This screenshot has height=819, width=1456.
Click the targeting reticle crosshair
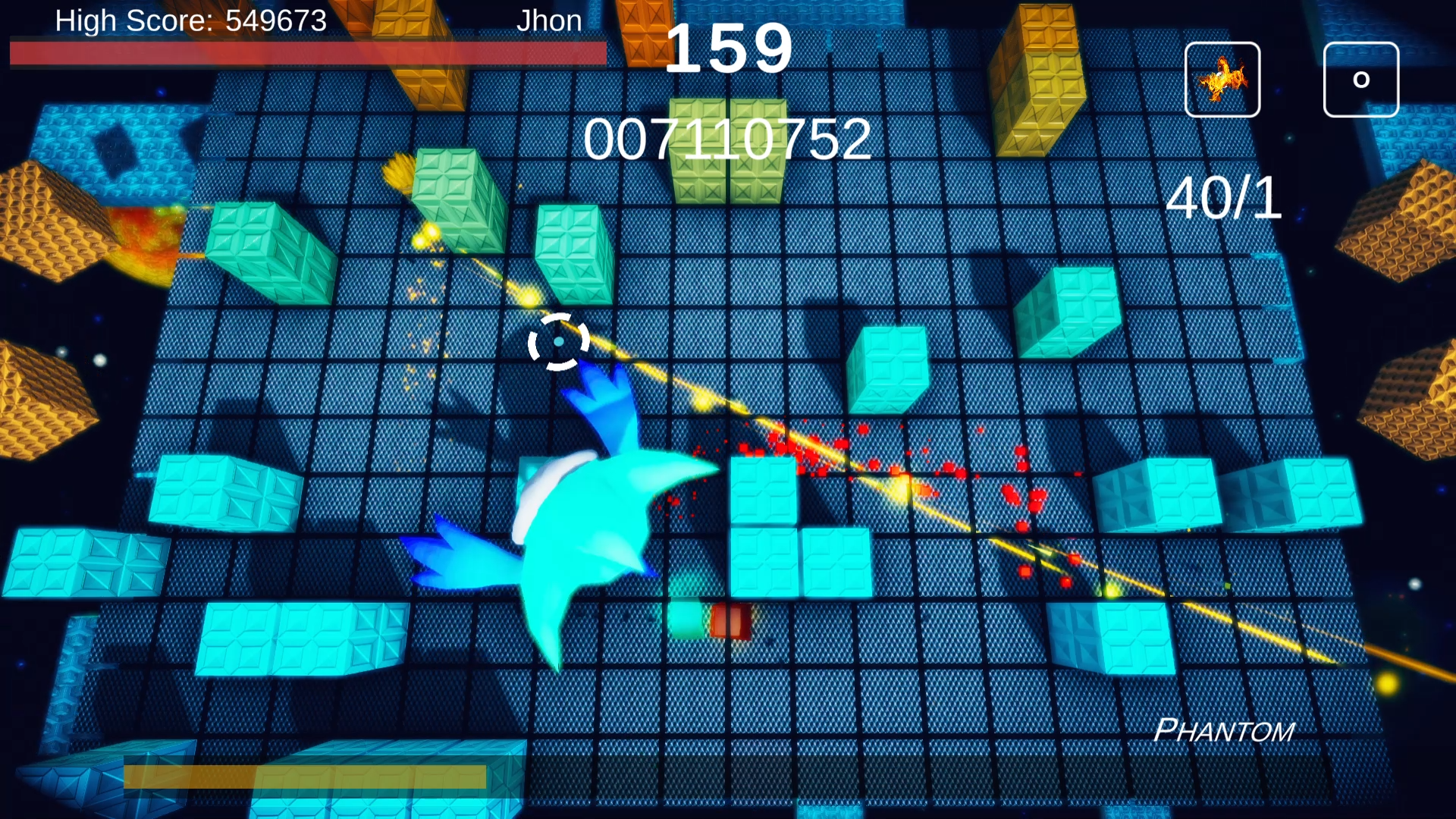[559, 344]
